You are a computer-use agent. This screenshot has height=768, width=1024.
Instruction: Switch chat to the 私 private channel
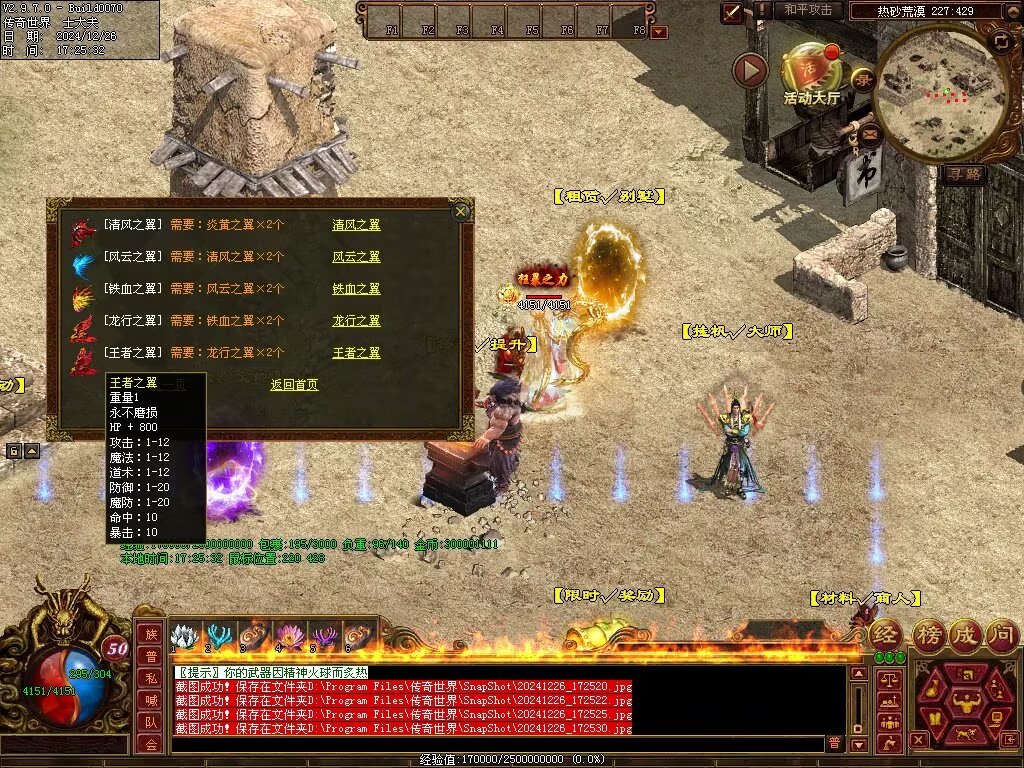coord(149,678)
